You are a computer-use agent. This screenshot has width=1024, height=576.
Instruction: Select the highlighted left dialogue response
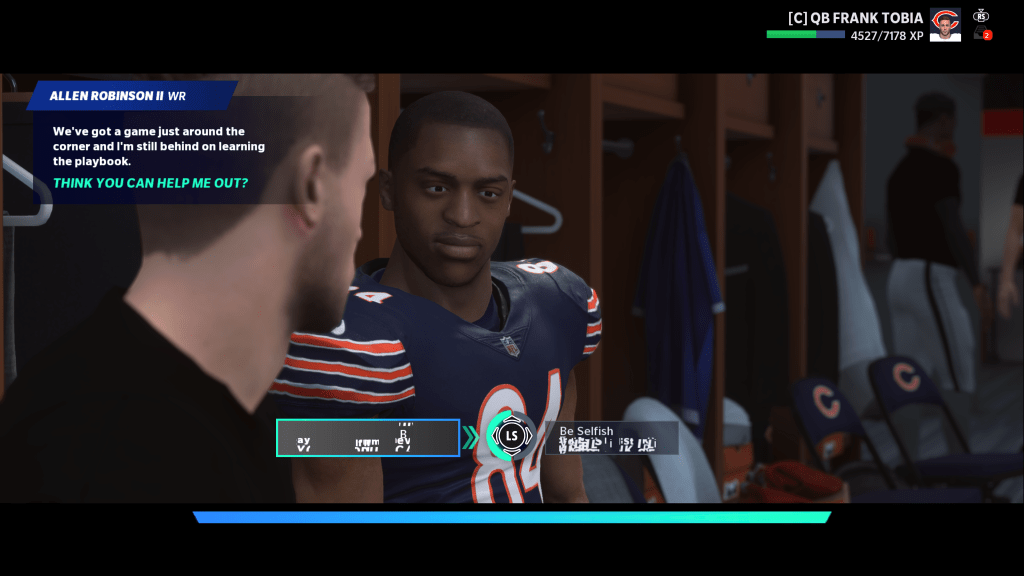click(368, 438)
